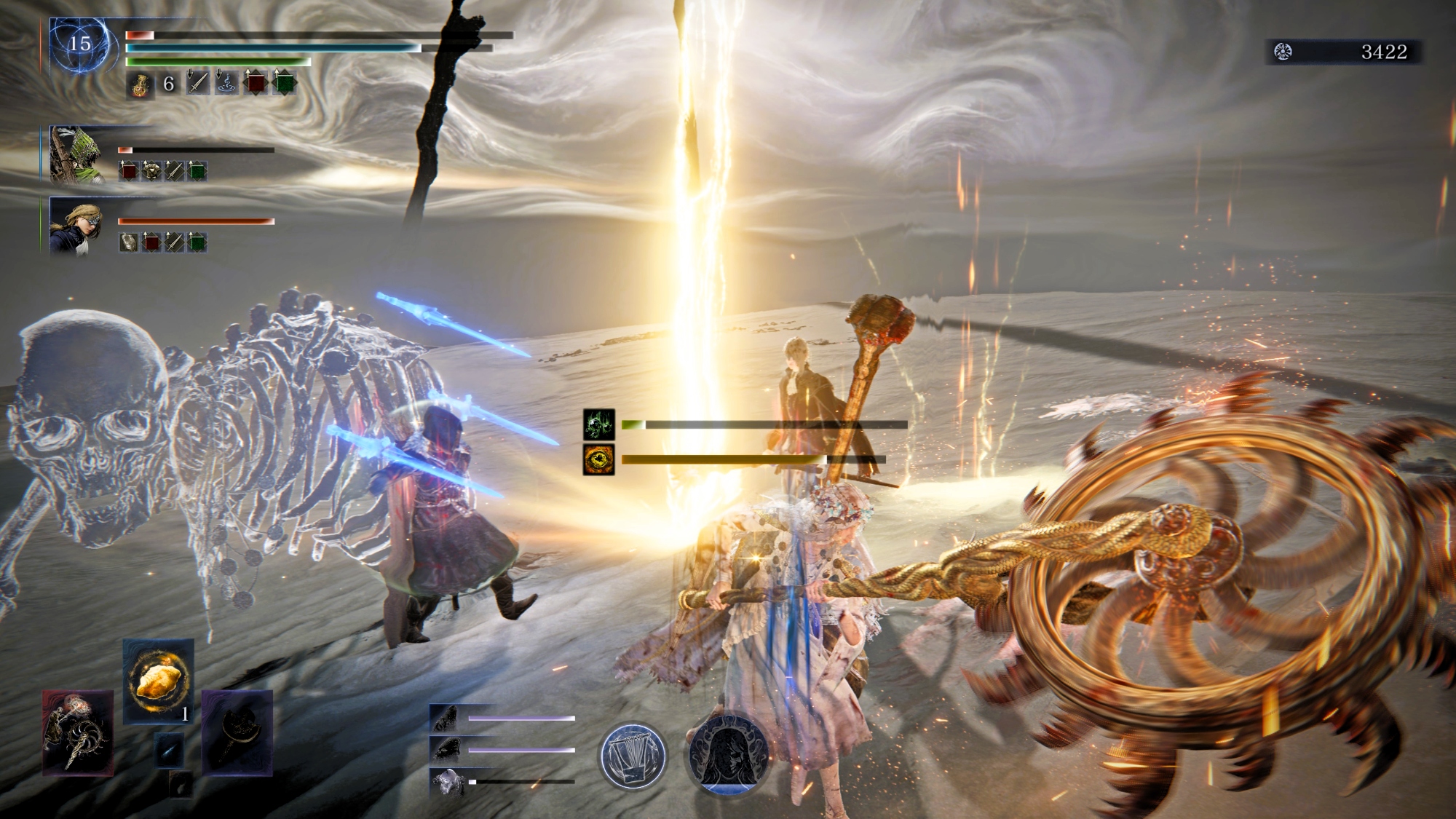Viewport: 1456px width, 819px height.
Task: Select the golden consumable item slot
Action: point(159,681)
